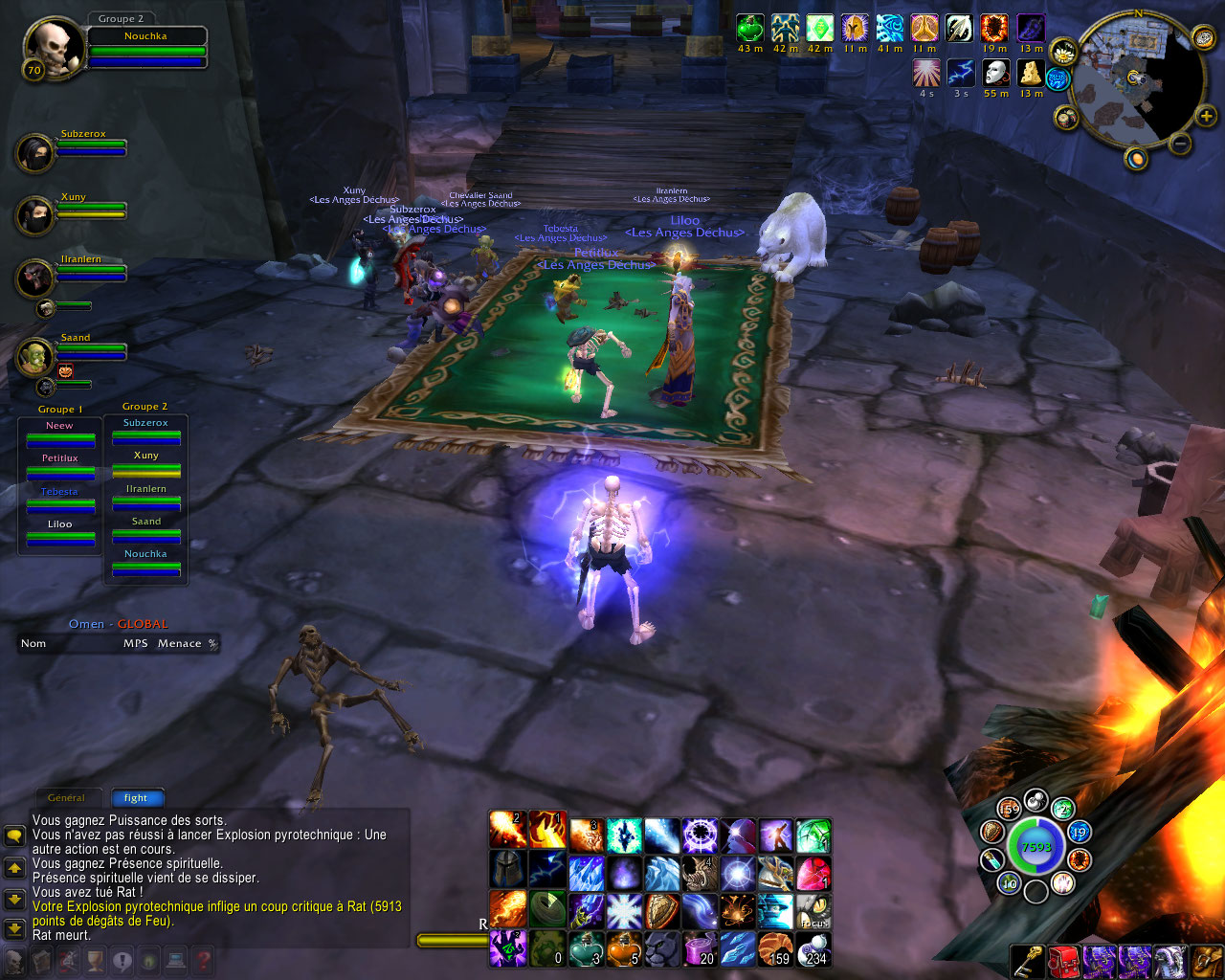Click the white mask buff icon
1225x980 pixels.
click(996, 73)
